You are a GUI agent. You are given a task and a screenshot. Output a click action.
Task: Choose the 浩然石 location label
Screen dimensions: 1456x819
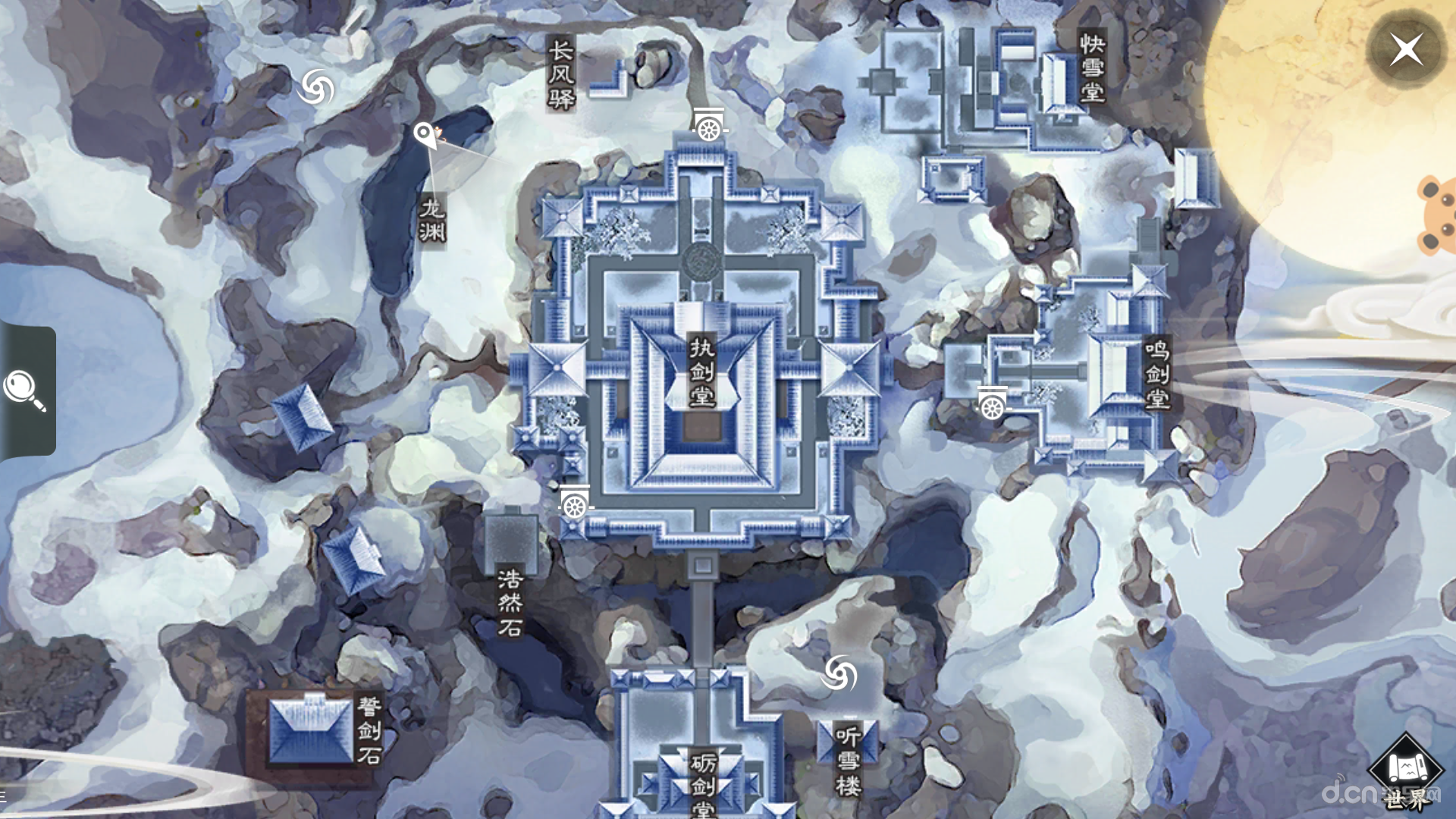(510, 603)
